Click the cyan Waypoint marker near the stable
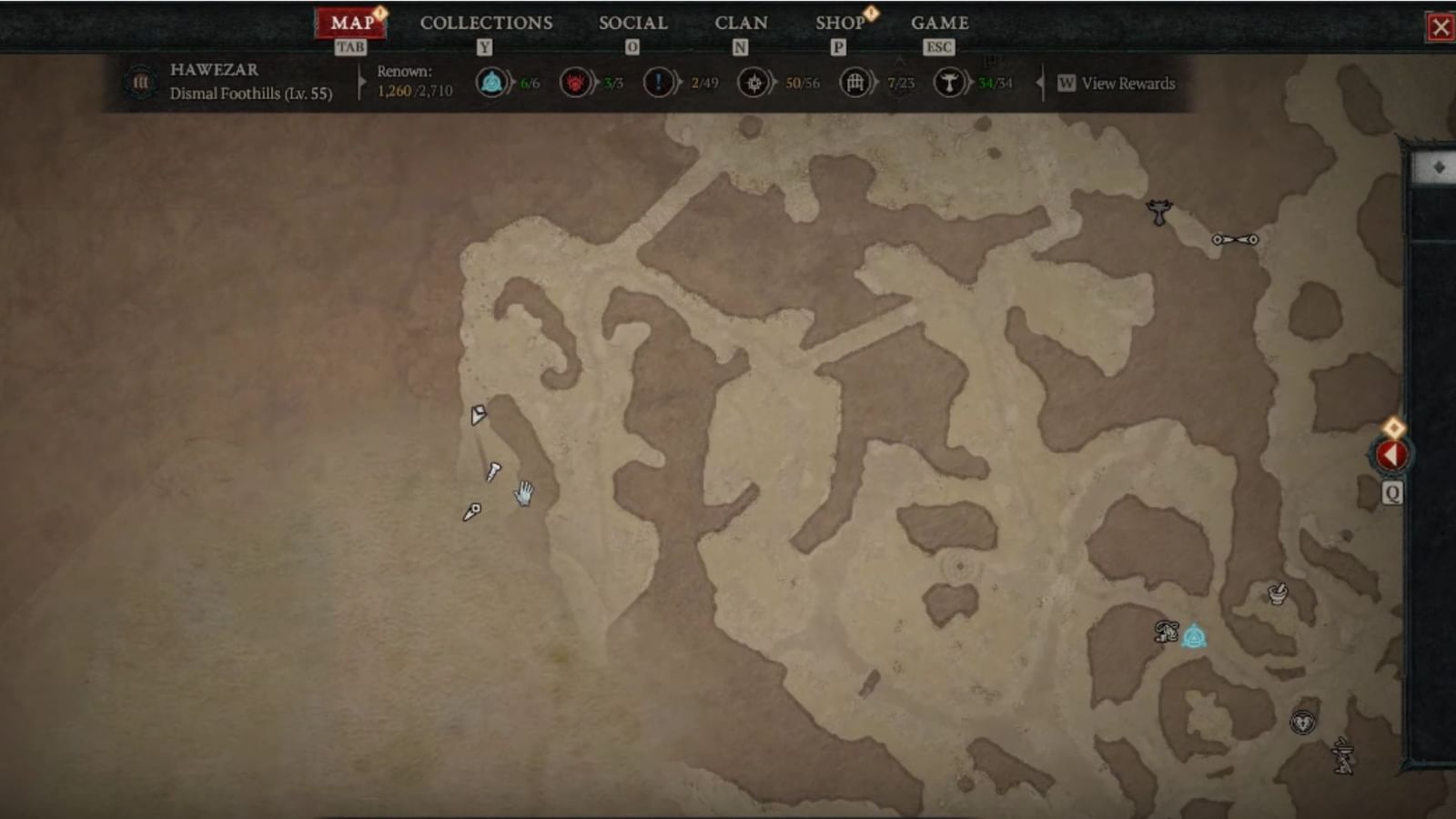This screenshot has height=819, width=1456. tap(1195, 635)
